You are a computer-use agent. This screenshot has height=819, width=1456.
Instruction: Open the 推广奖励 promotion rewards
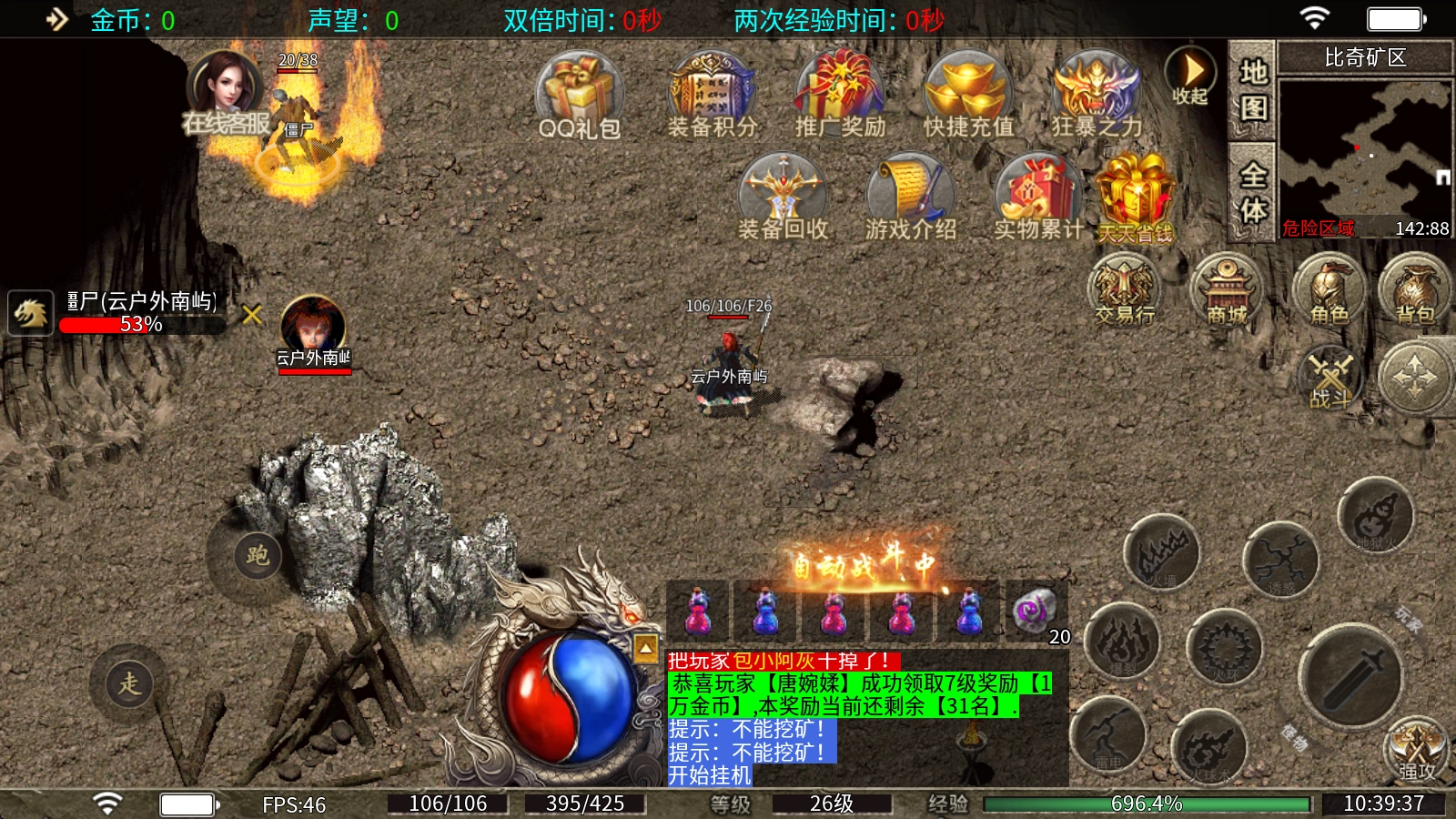839,94
